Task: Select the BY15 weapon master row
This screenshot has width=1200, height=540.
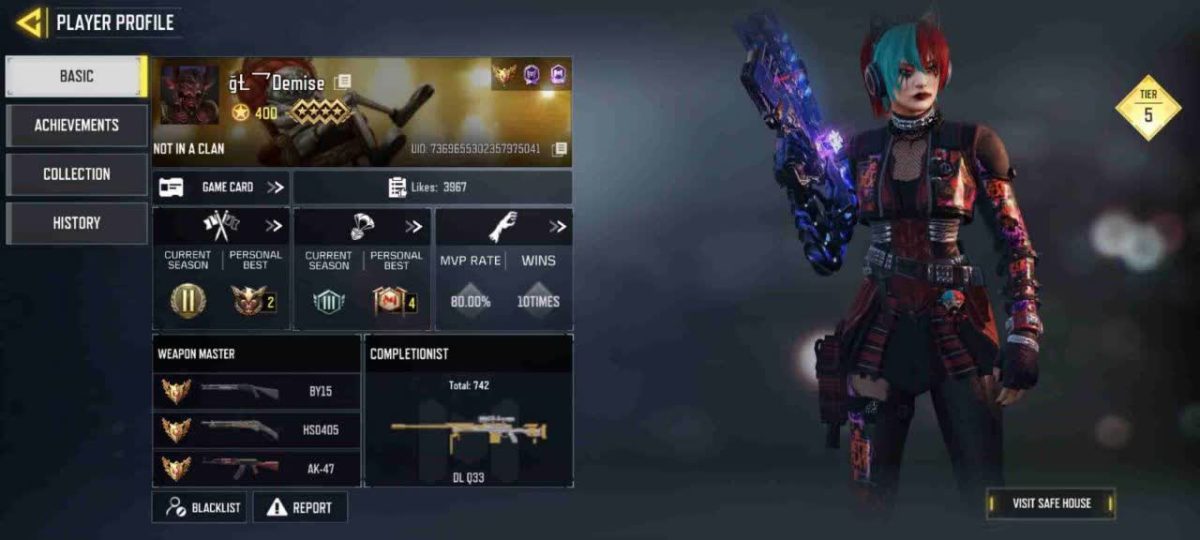Action: point(256,391)
